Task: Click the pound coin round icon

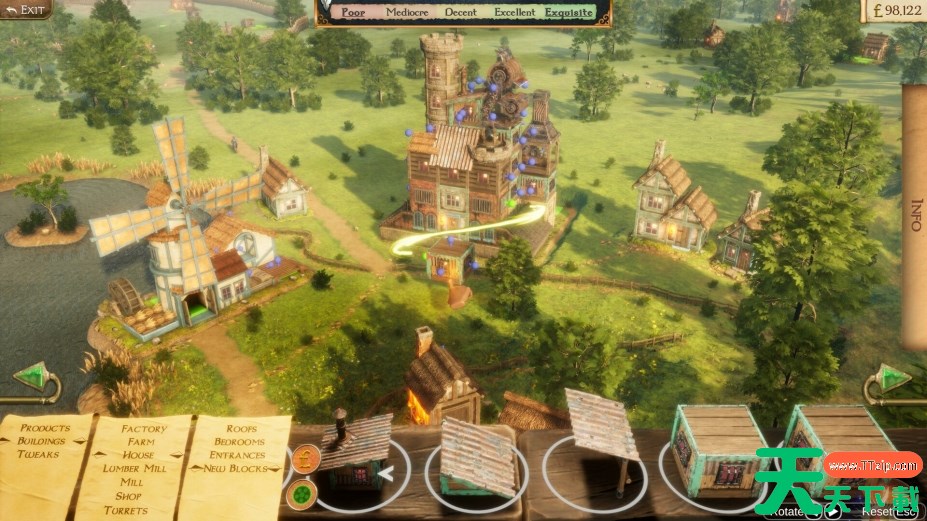Action: point(304,458)
